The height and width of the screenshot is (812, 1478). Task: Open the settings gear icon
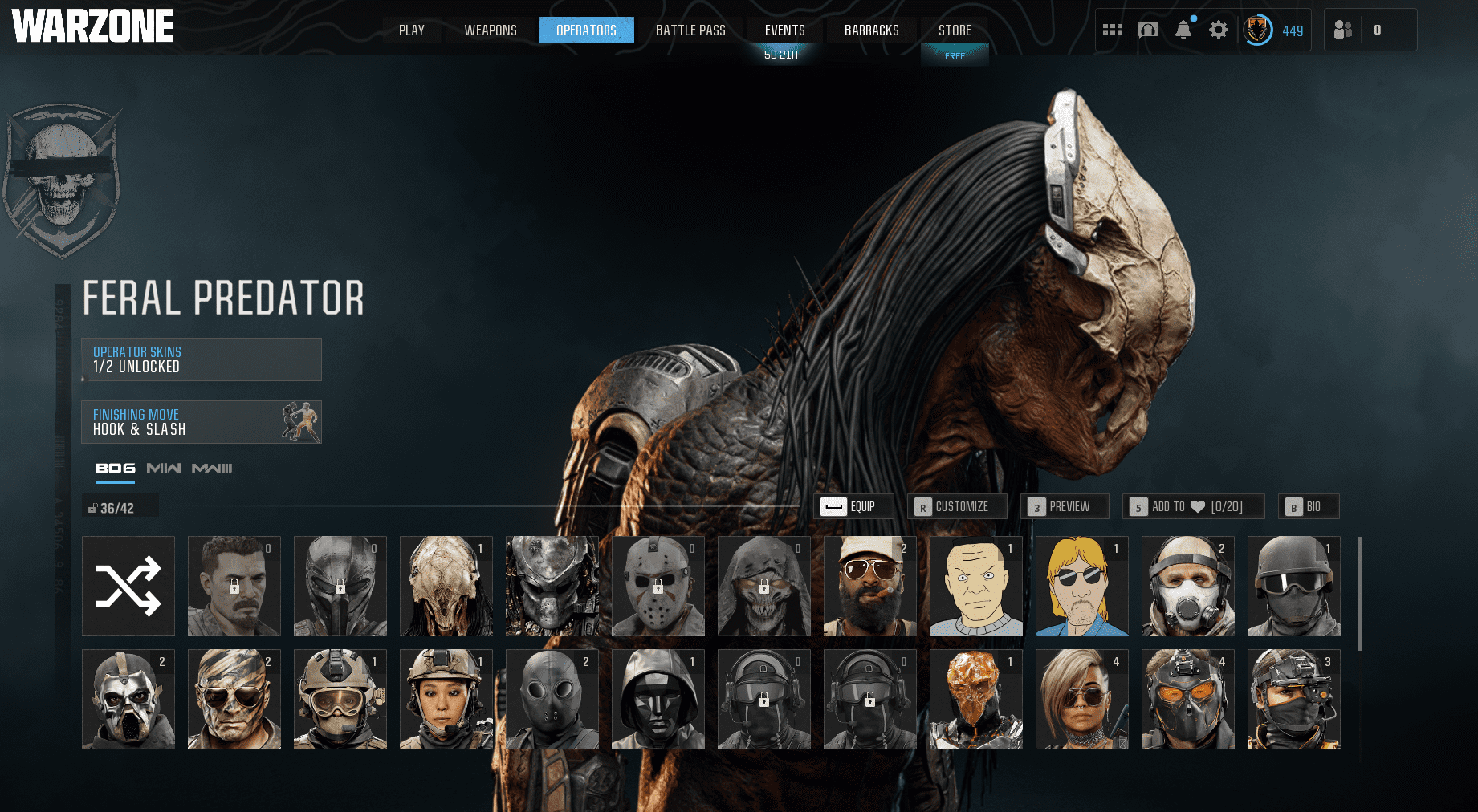coord(1218,29)
